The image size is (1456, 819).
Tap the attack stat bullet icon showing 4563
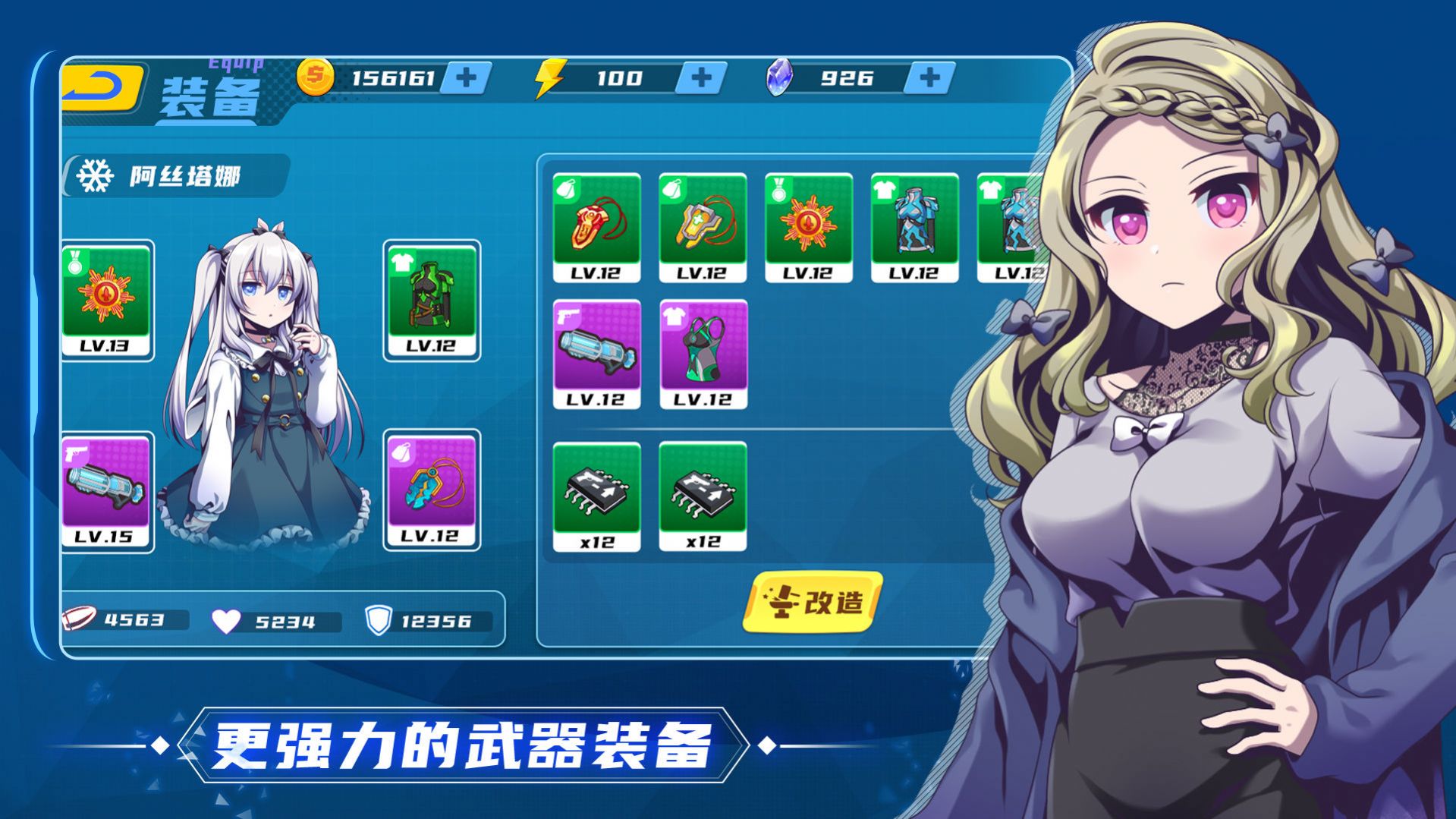coord(78,620)
